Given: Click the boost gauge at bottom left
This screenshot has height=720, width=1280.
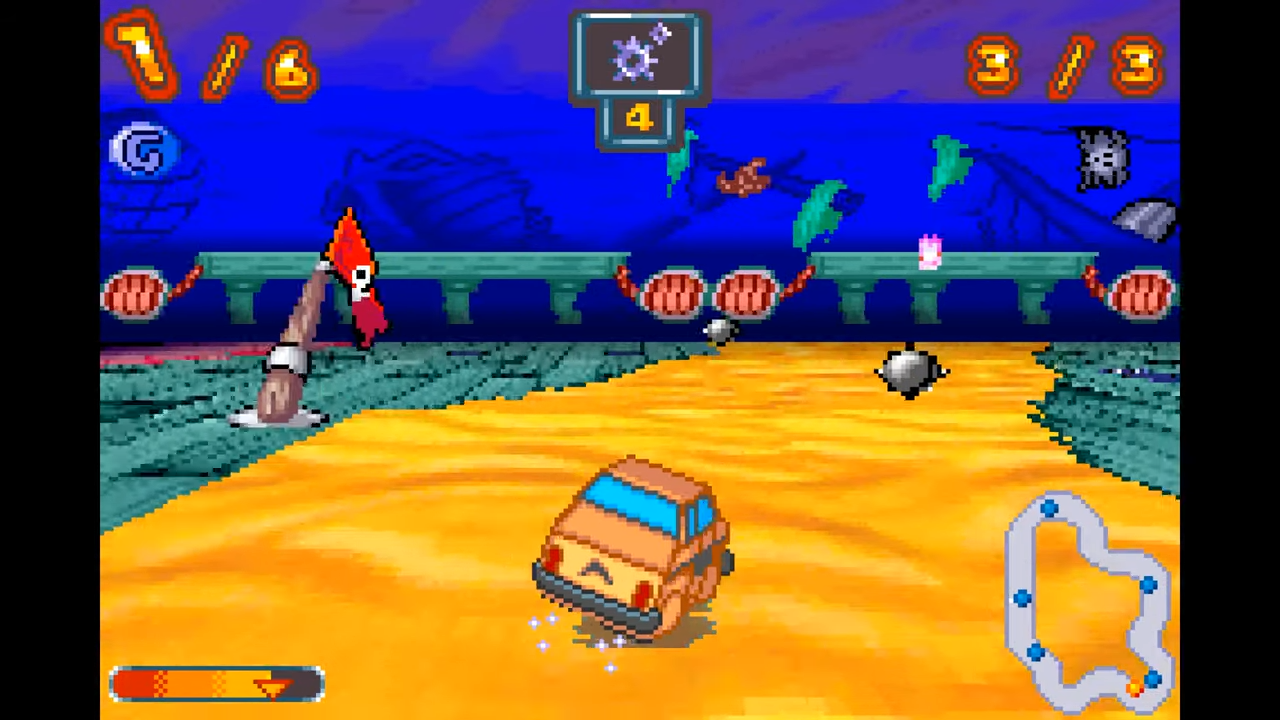Looking at the screenshot, I should [215, 683].
